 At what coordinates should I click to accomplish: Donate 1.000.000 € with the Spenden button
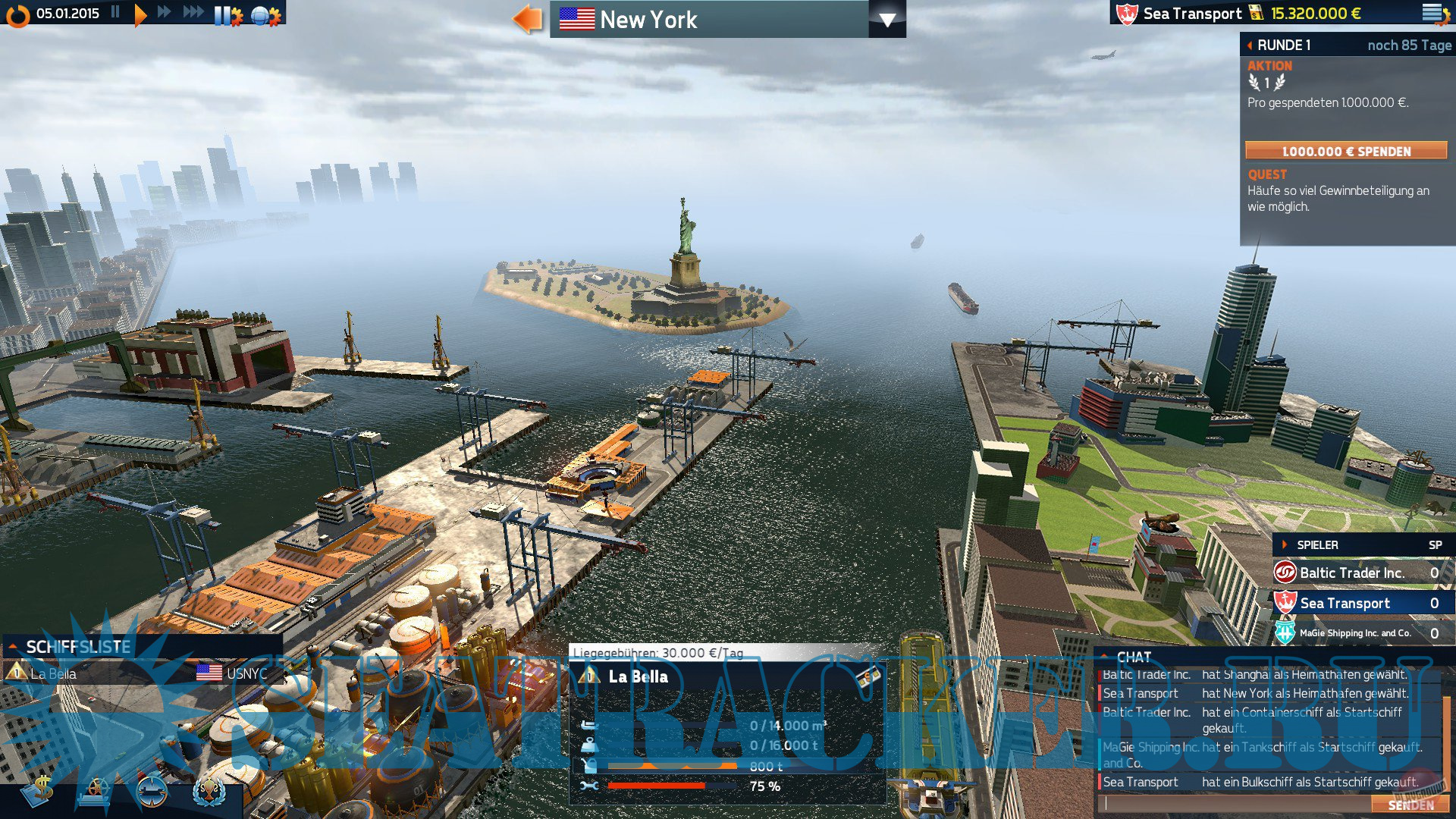pos(1346,151)
